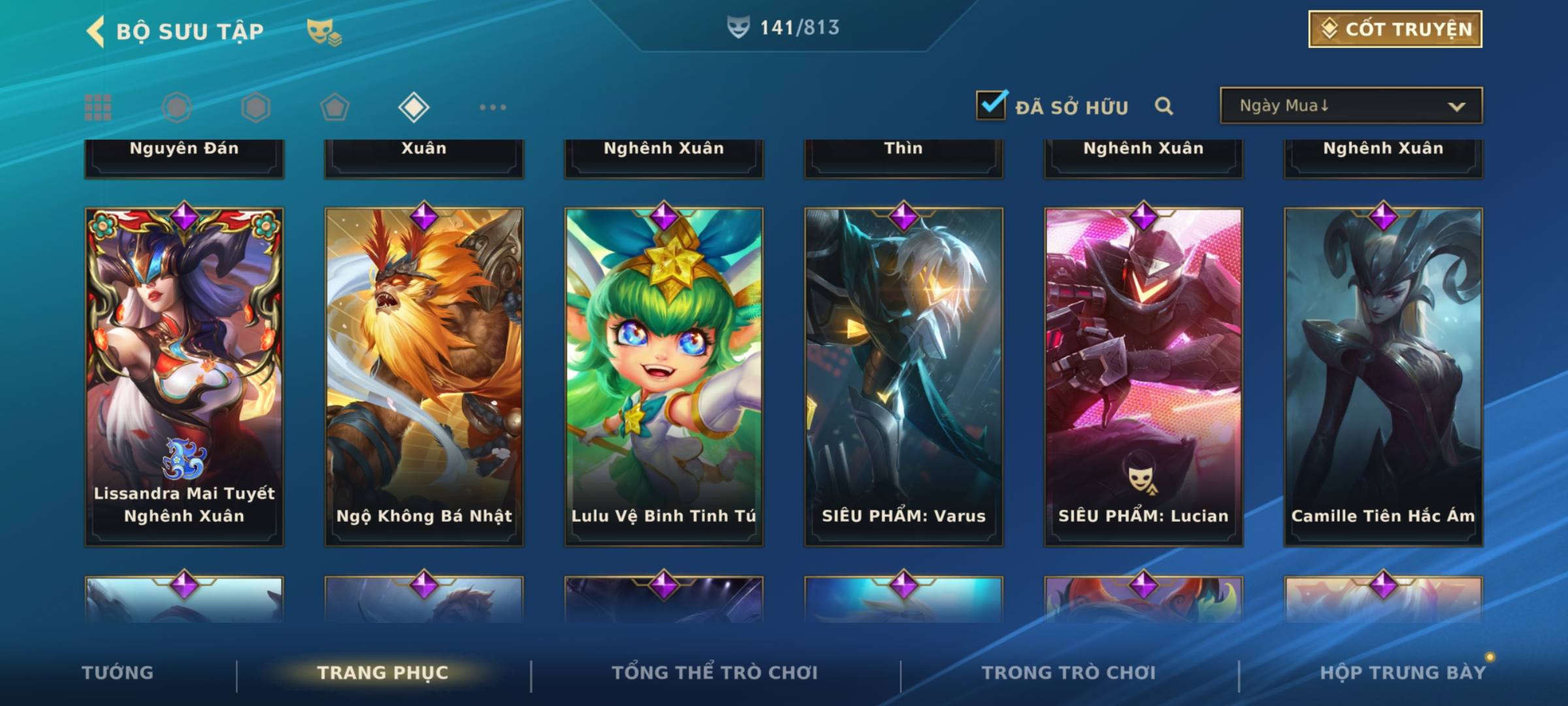
Task: Select the grid all-skins filter icon
Action: click(98, 107)
